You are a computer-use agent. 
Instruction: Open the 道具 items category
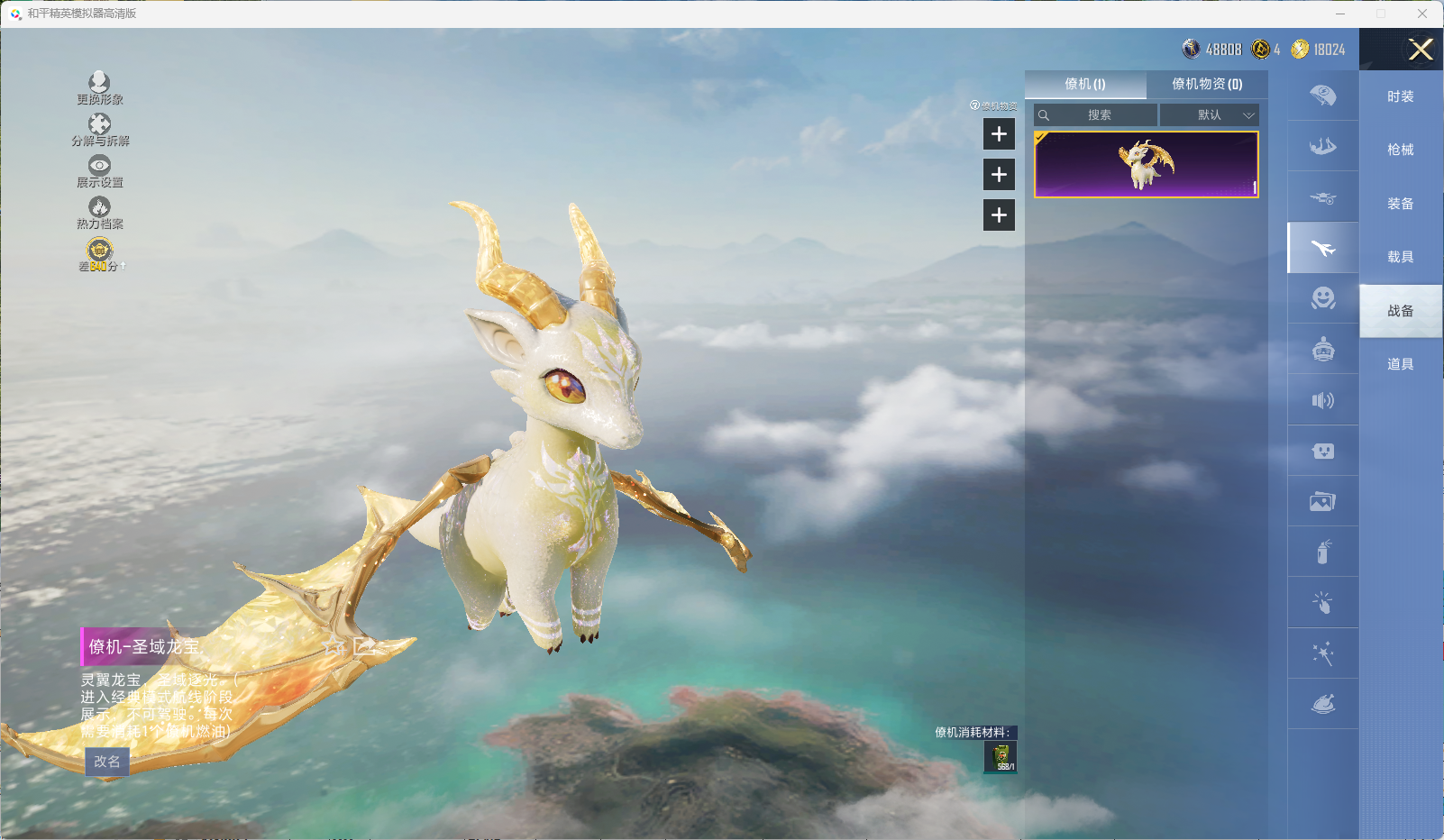pos(1400,364)
